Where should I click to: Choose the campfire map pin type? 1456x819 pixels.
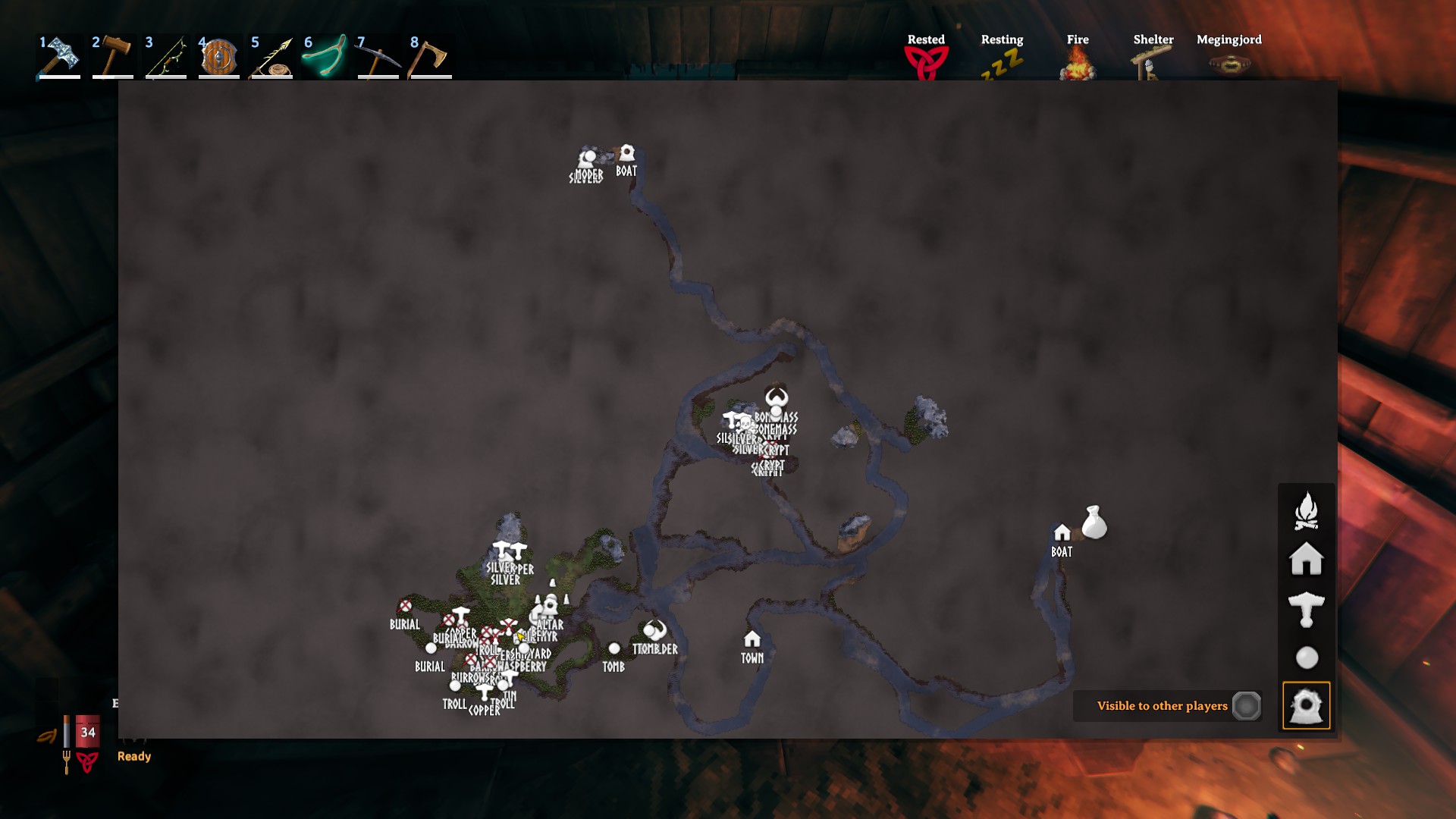1306,510
